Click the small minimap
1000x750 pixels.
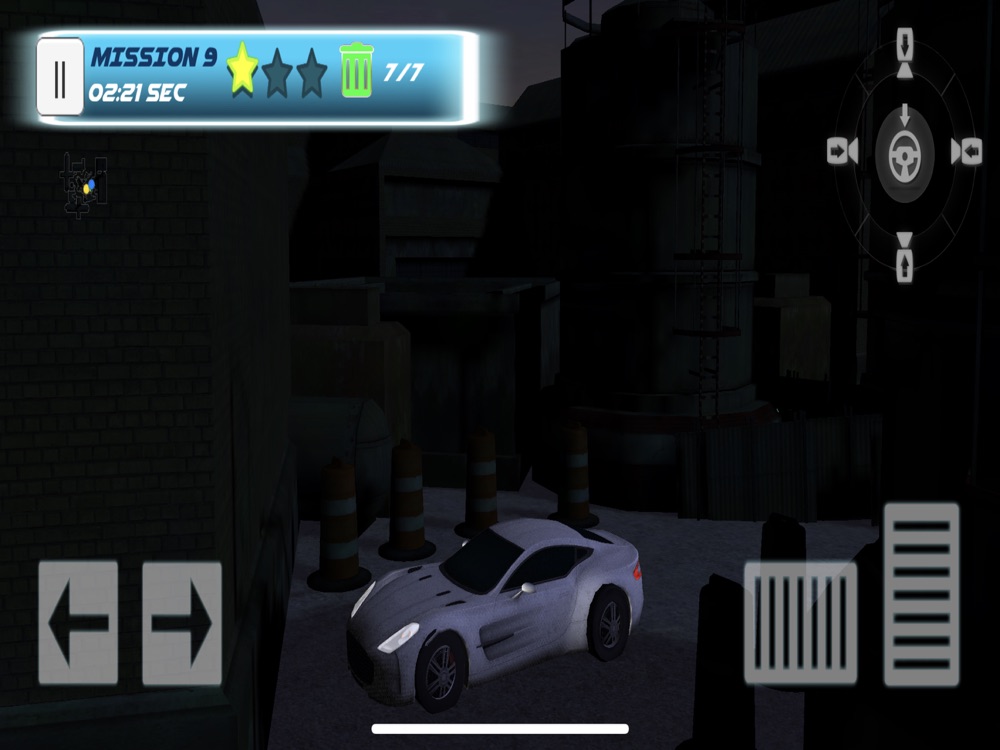[84, 186]
